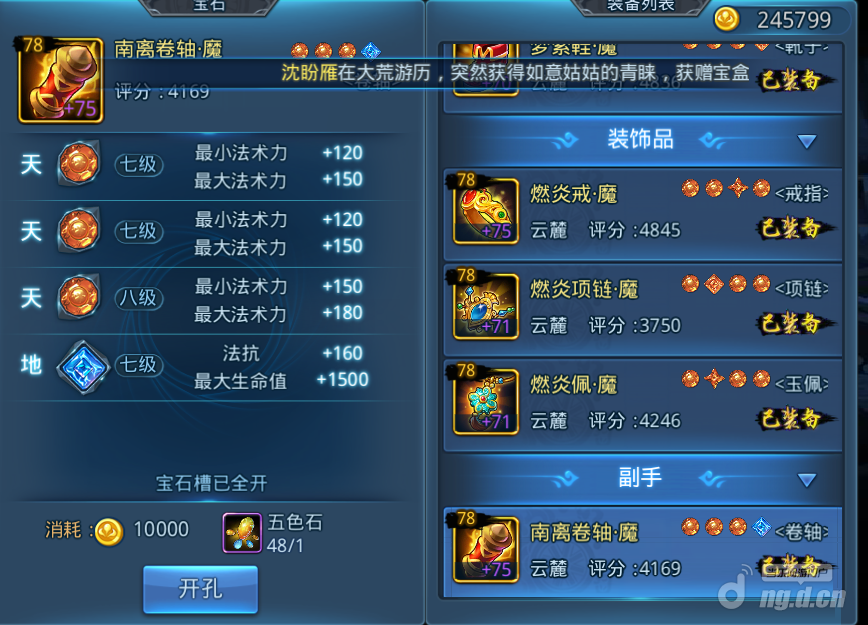Collapse the 装饰品 section arrow
This screenshot has height=625, width=868.
point(807,142)
